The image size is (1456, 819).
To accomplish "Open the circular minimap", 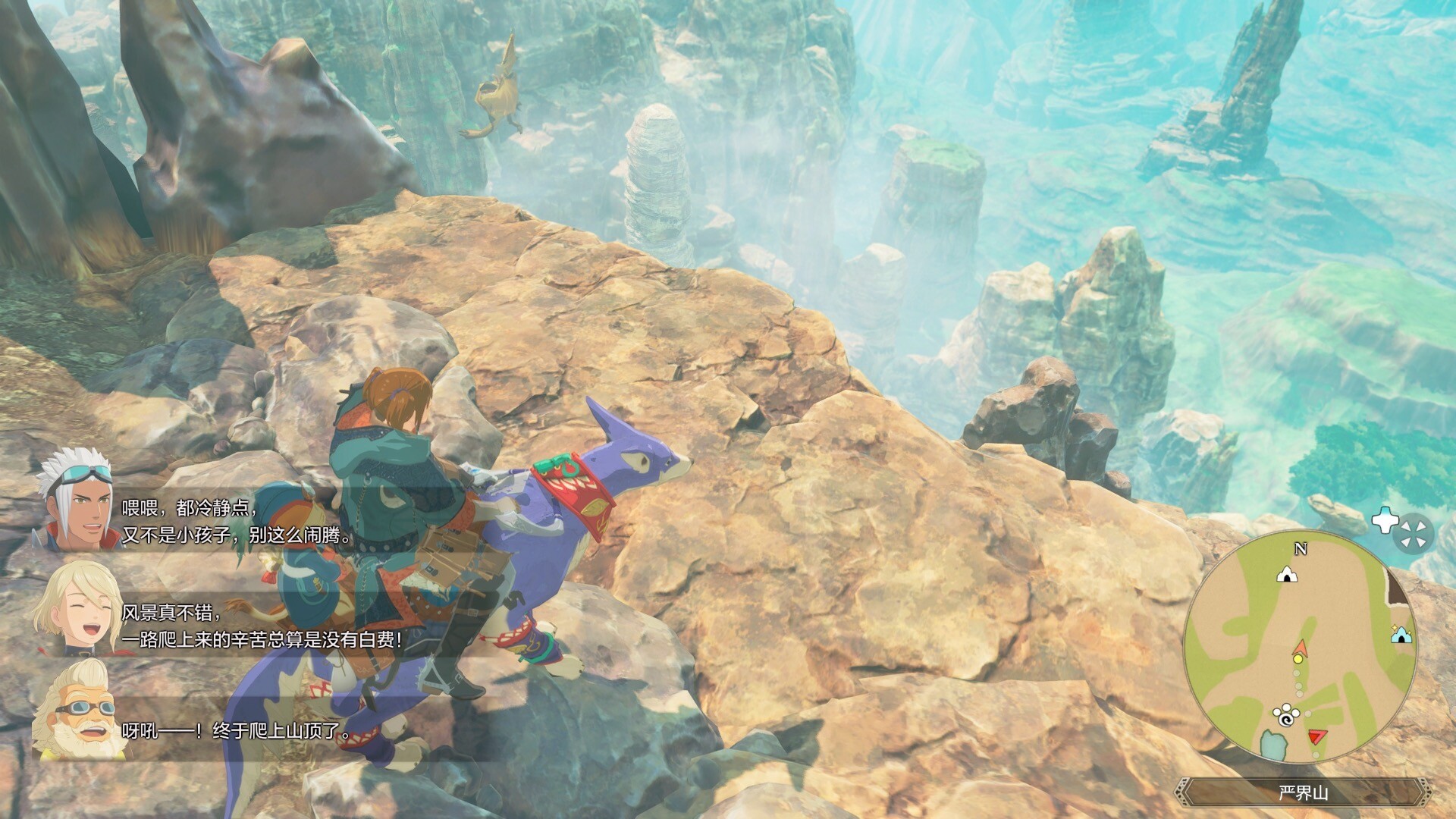I will pos(1300,646).
